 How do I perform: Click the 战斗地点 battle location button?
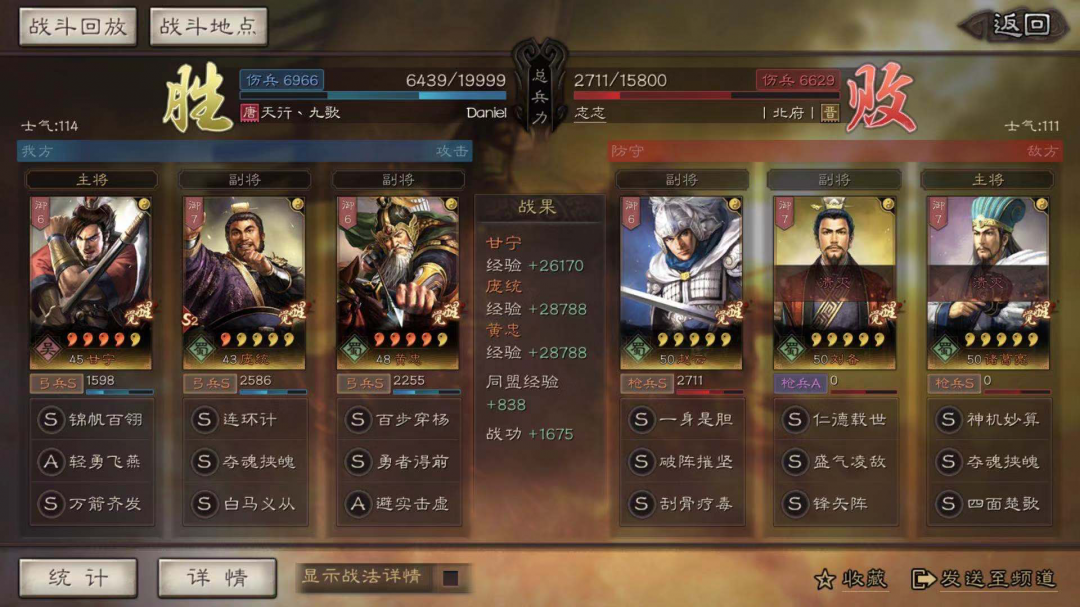[x=208, y=27]
